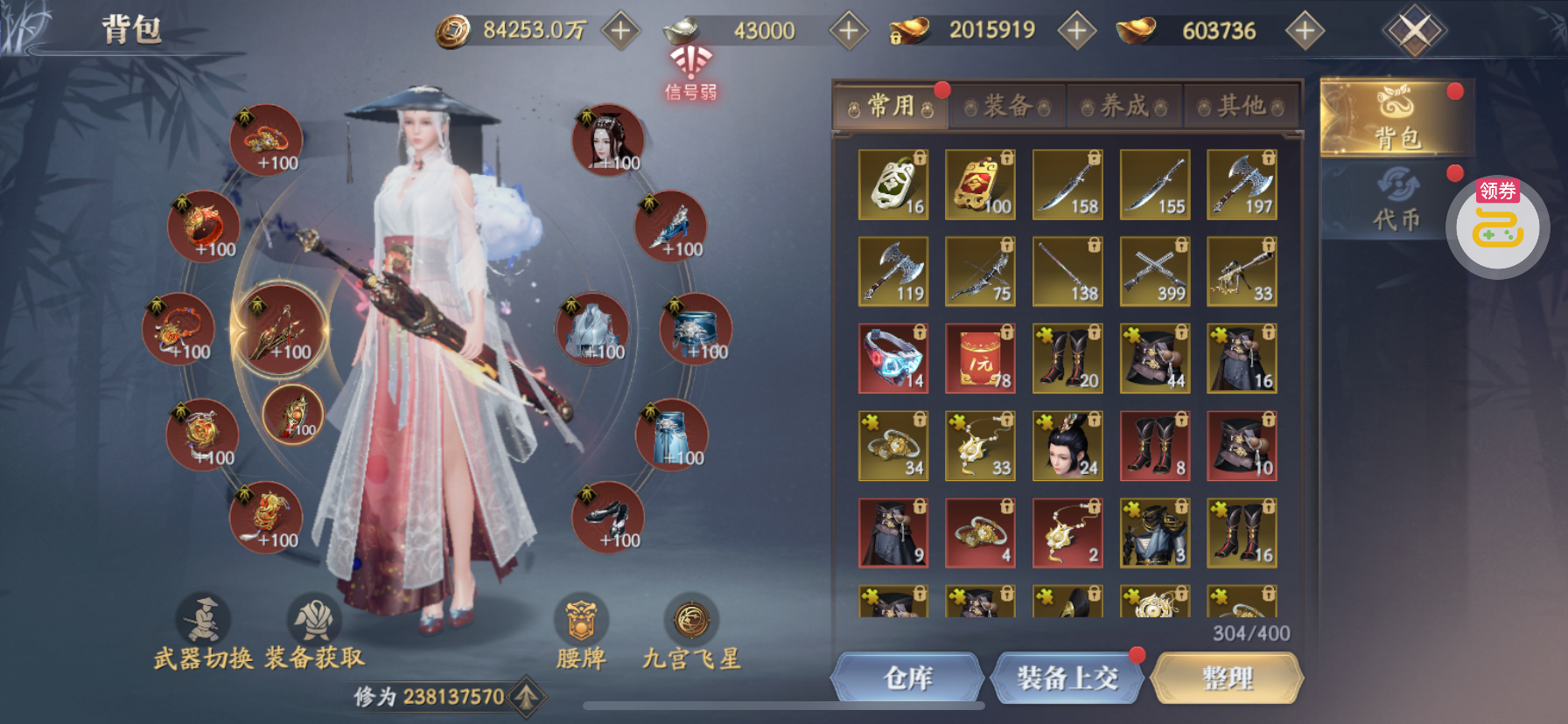Close the backpack screen

pos(1414,31)
